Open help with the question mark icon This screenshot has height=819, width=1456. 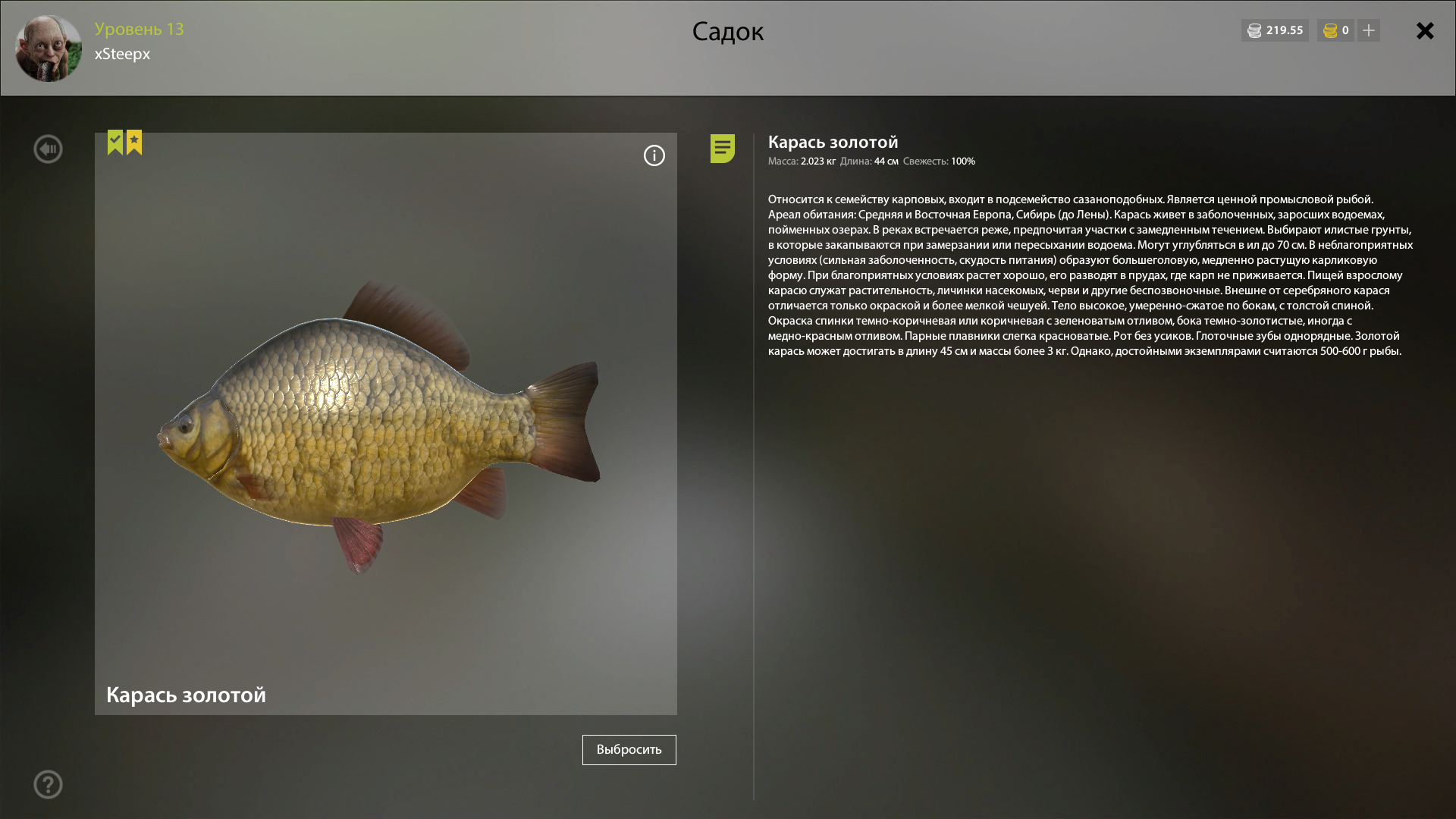click(48, 784)
